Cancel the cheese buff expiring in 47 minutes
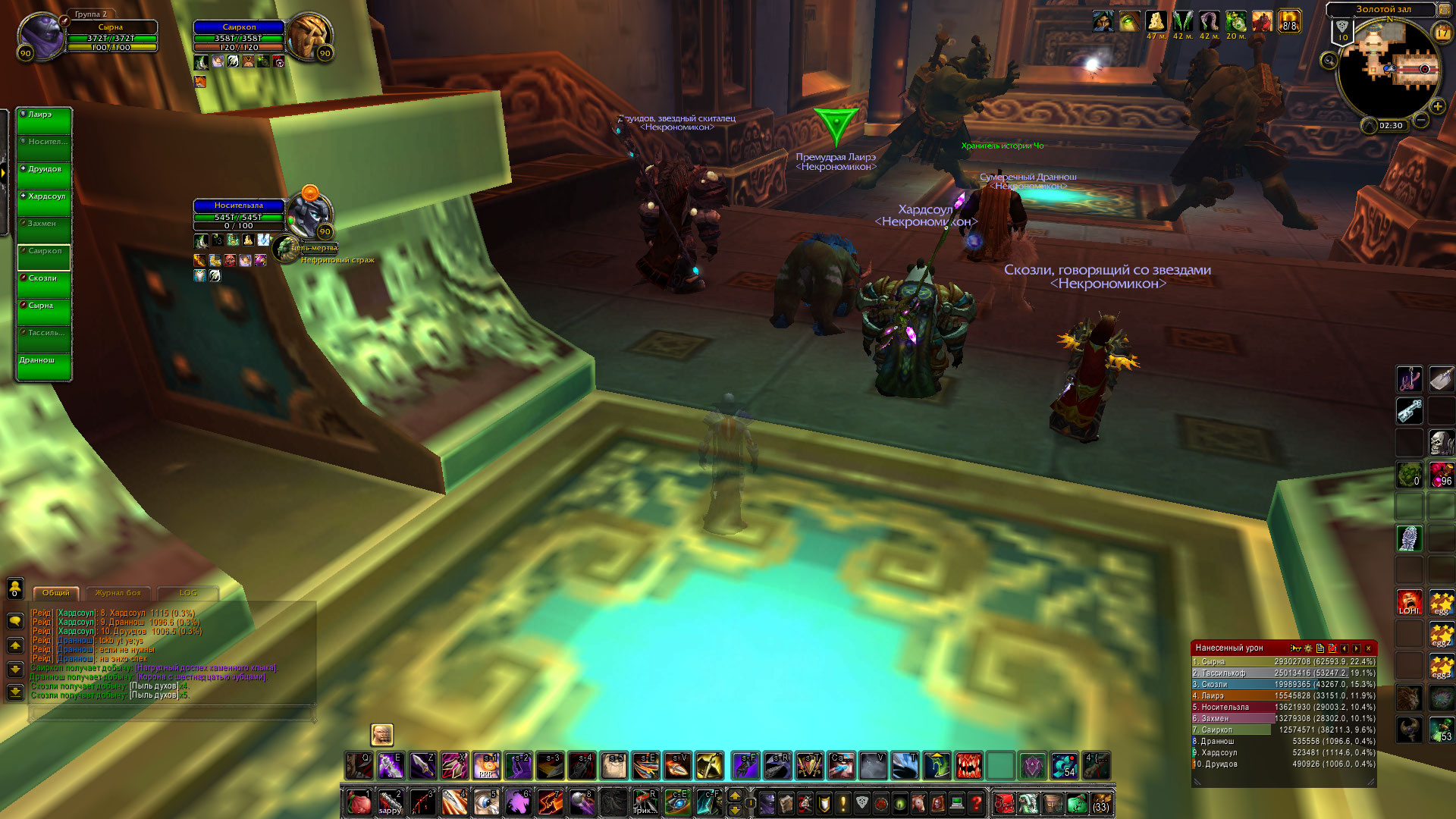Screen dimensions: 1456x819 (1156, 21)
